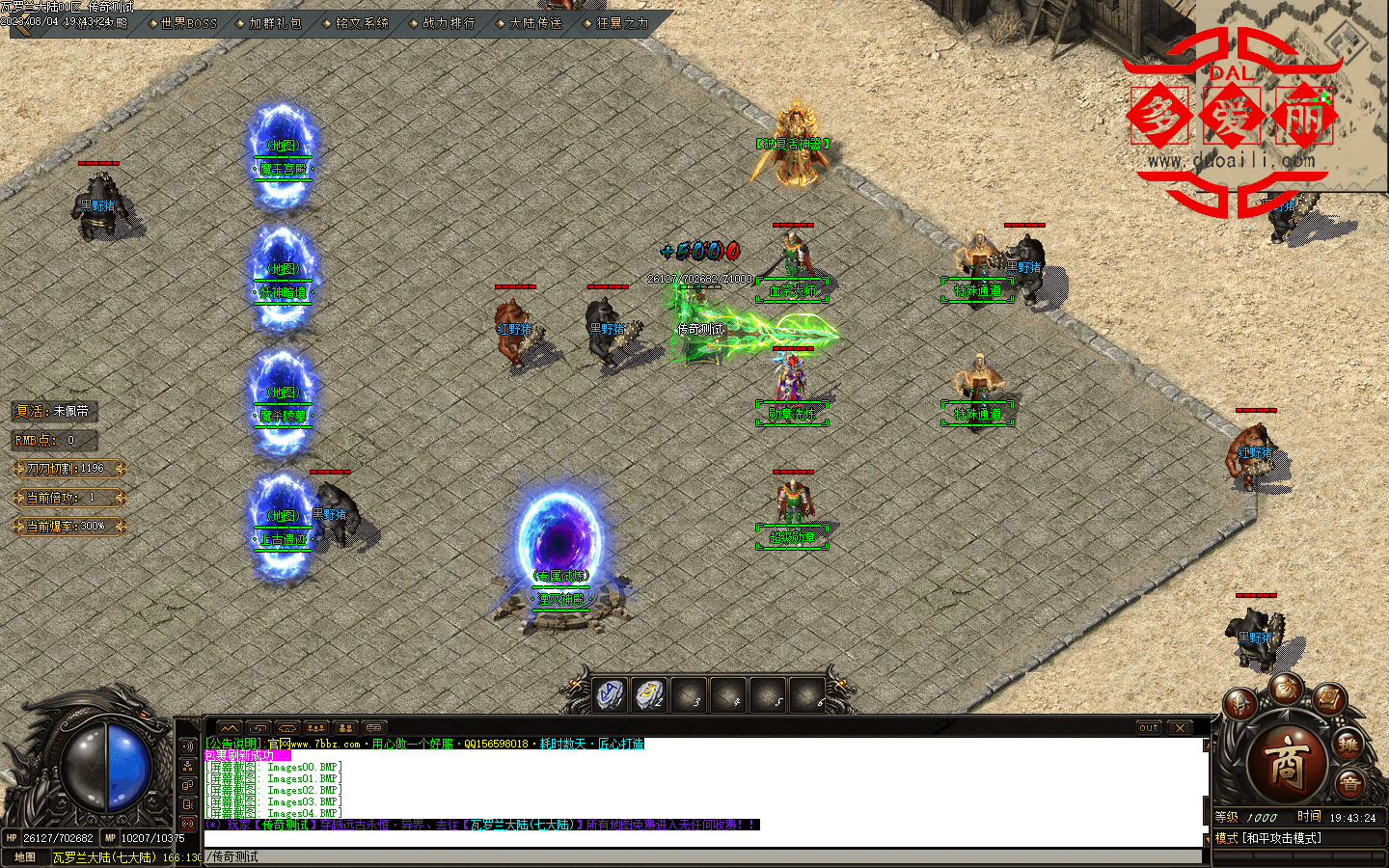Screen dimensions: 1389x868
Task: Use the item in hotbar slot 2
Action: coord(649,694)
